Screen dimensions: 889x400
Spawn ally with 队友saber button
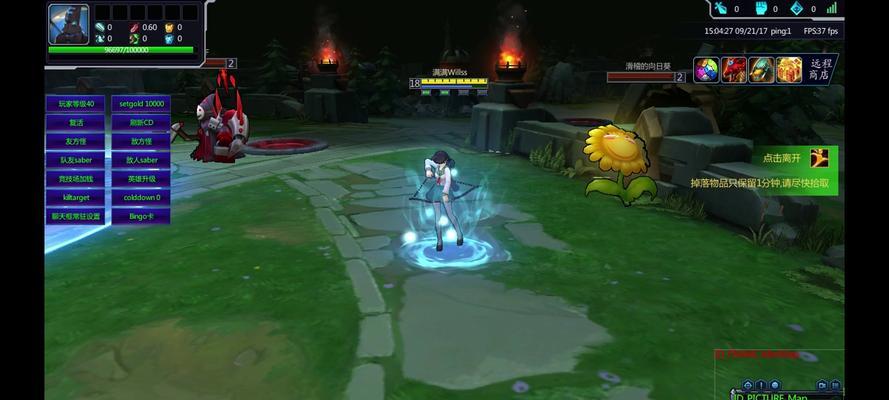[x=76, y=160]
